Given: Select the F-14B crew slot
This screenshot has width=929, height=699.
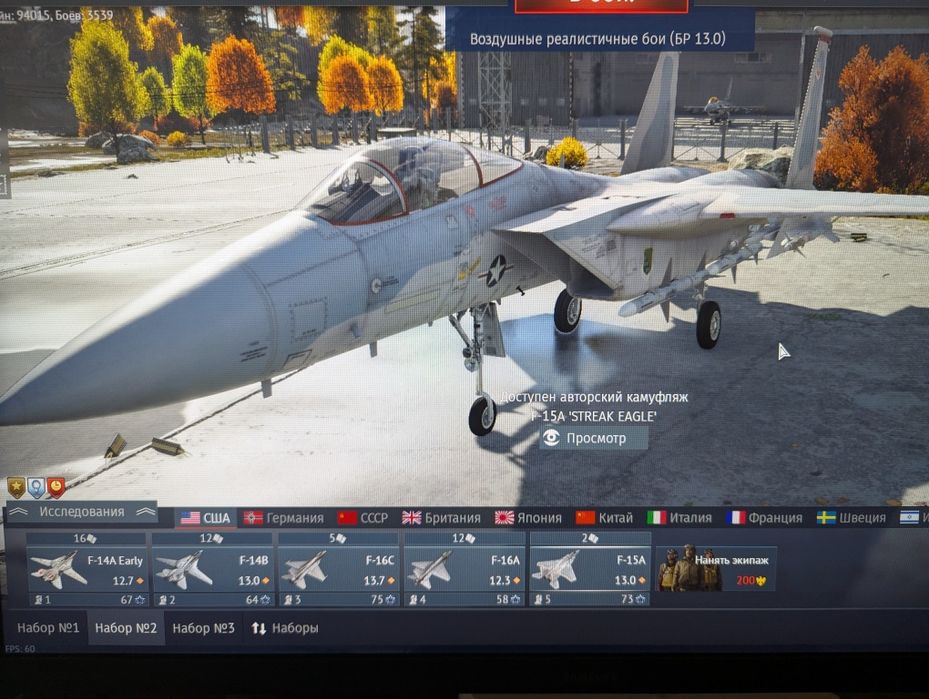Looking at the screenshot, I should [213, 570].
